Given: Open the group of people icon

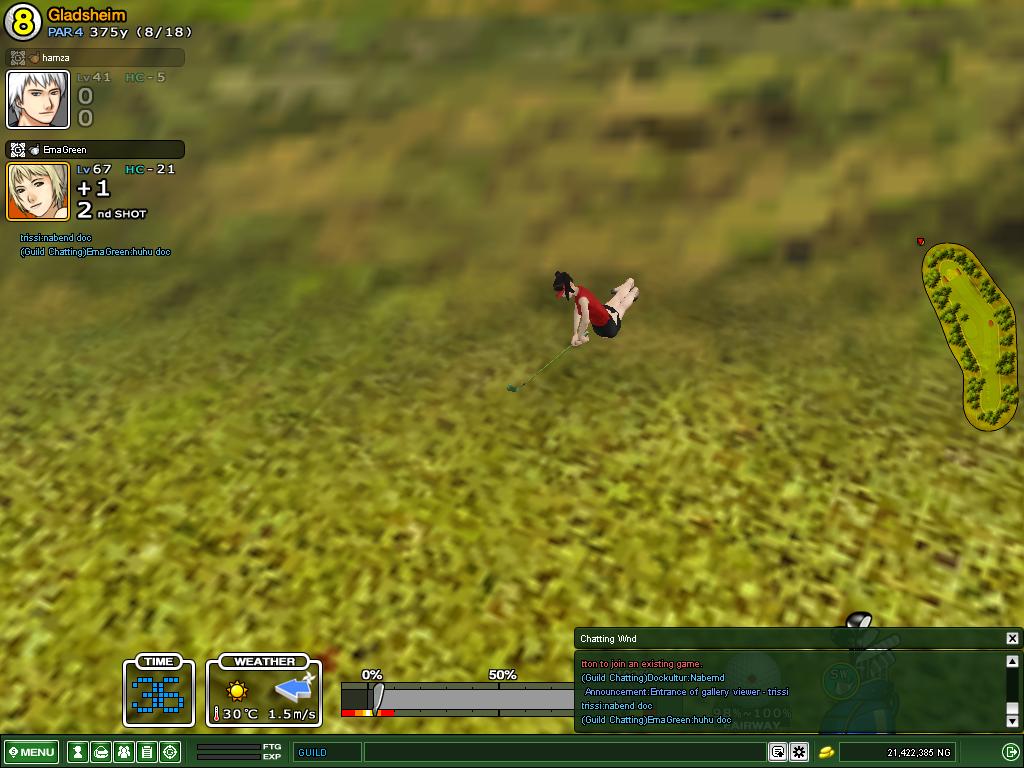Looking at the screenshot, I should [x=124, y=752].
